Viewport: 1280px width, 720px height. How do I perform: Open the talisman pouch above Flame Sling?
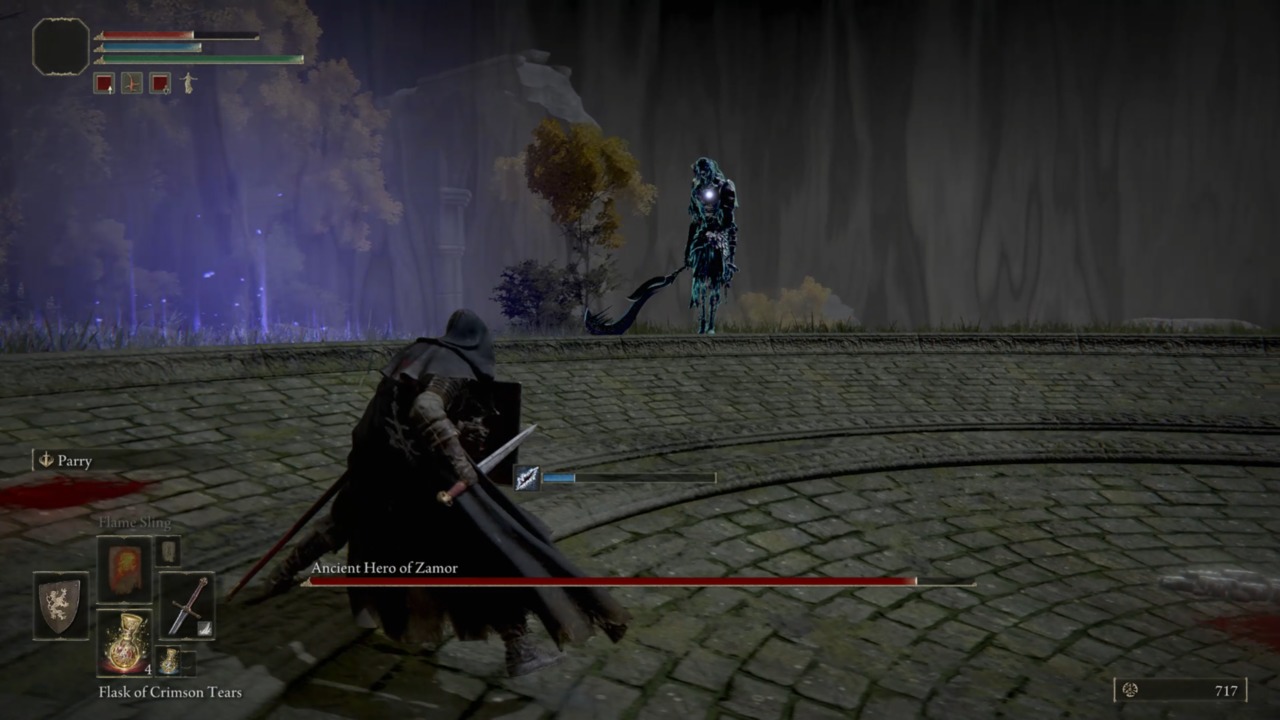pyautogui.click(x=168, y=550)
